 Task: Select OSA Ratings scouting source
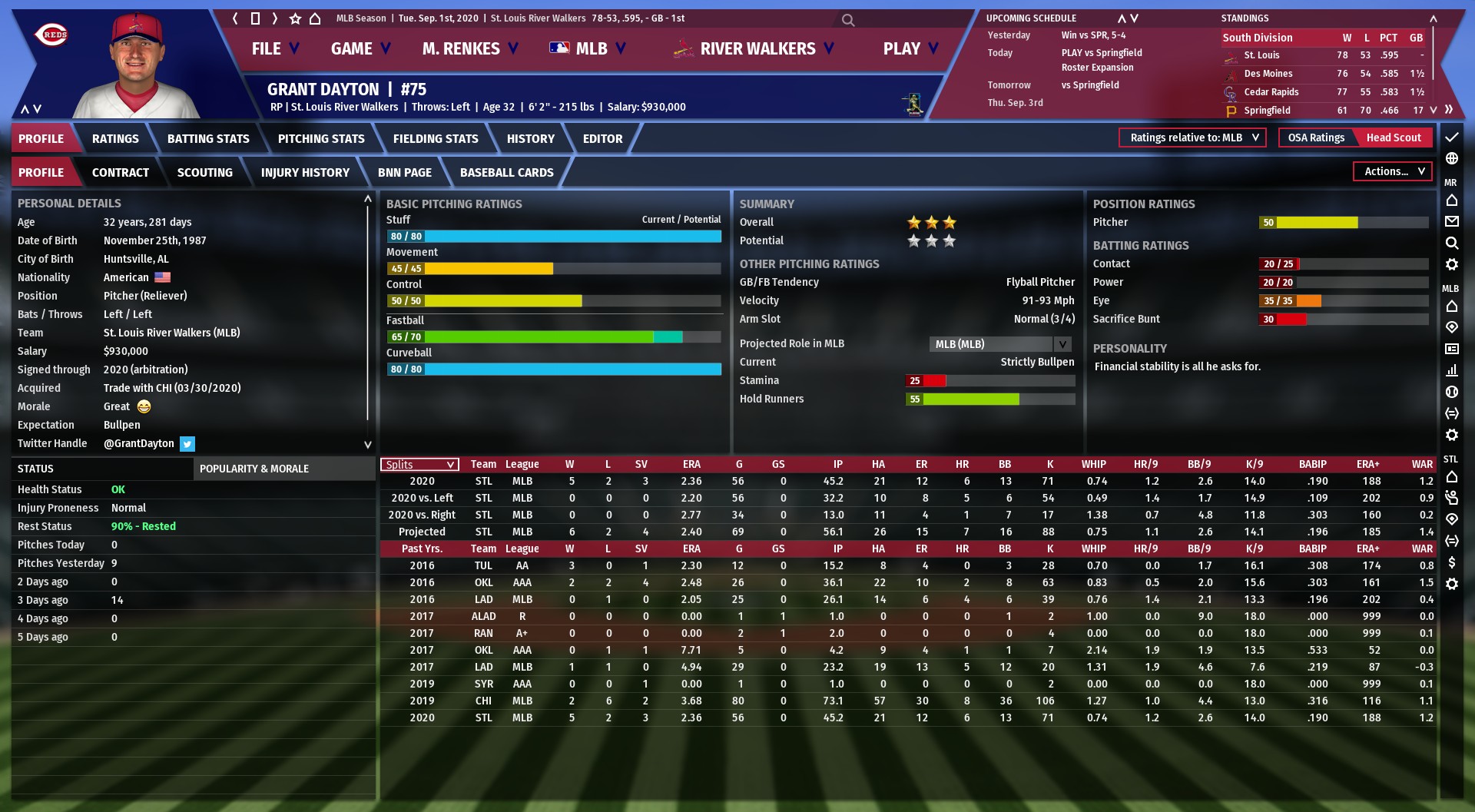(1316, 138)
